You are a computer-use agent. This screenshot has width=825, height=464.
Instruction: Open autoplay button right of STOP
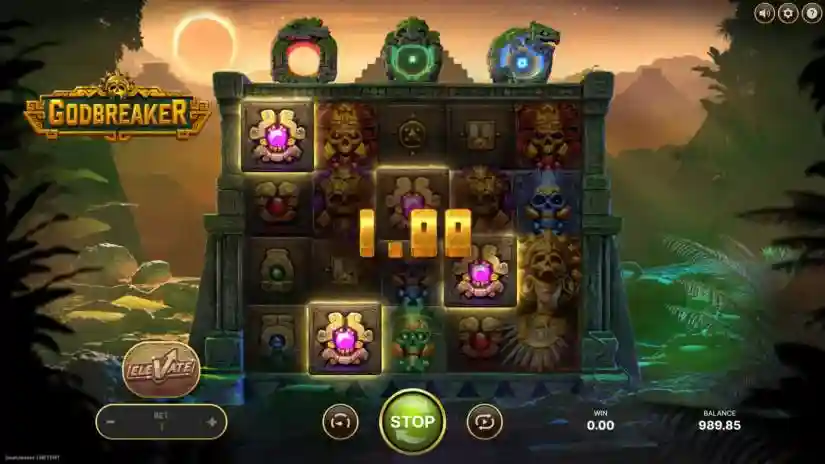tap(484, 422)
